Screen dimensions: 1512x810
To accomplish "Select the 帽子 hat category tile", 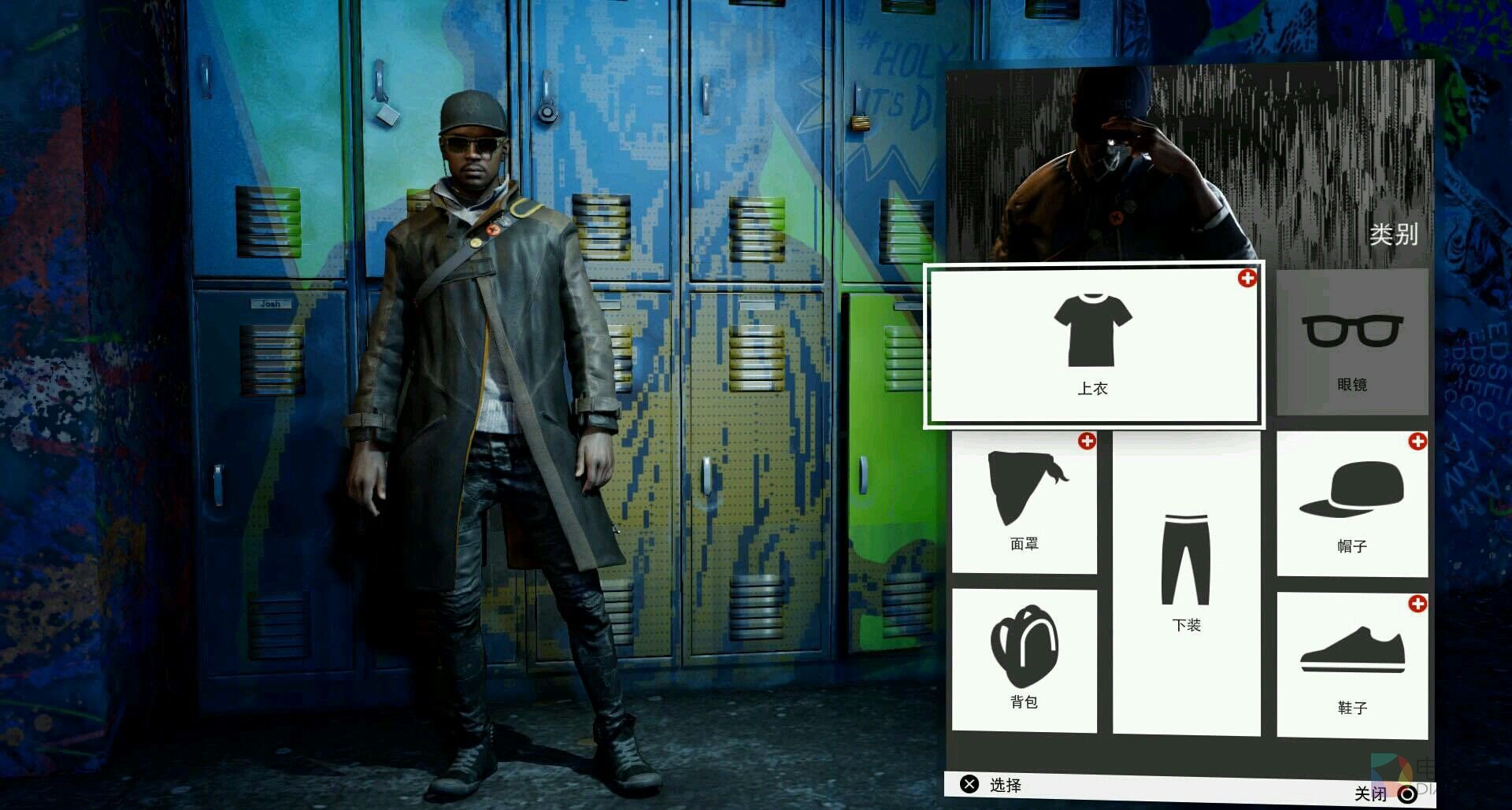I will pyautogui.click(x=1351, y=504).
